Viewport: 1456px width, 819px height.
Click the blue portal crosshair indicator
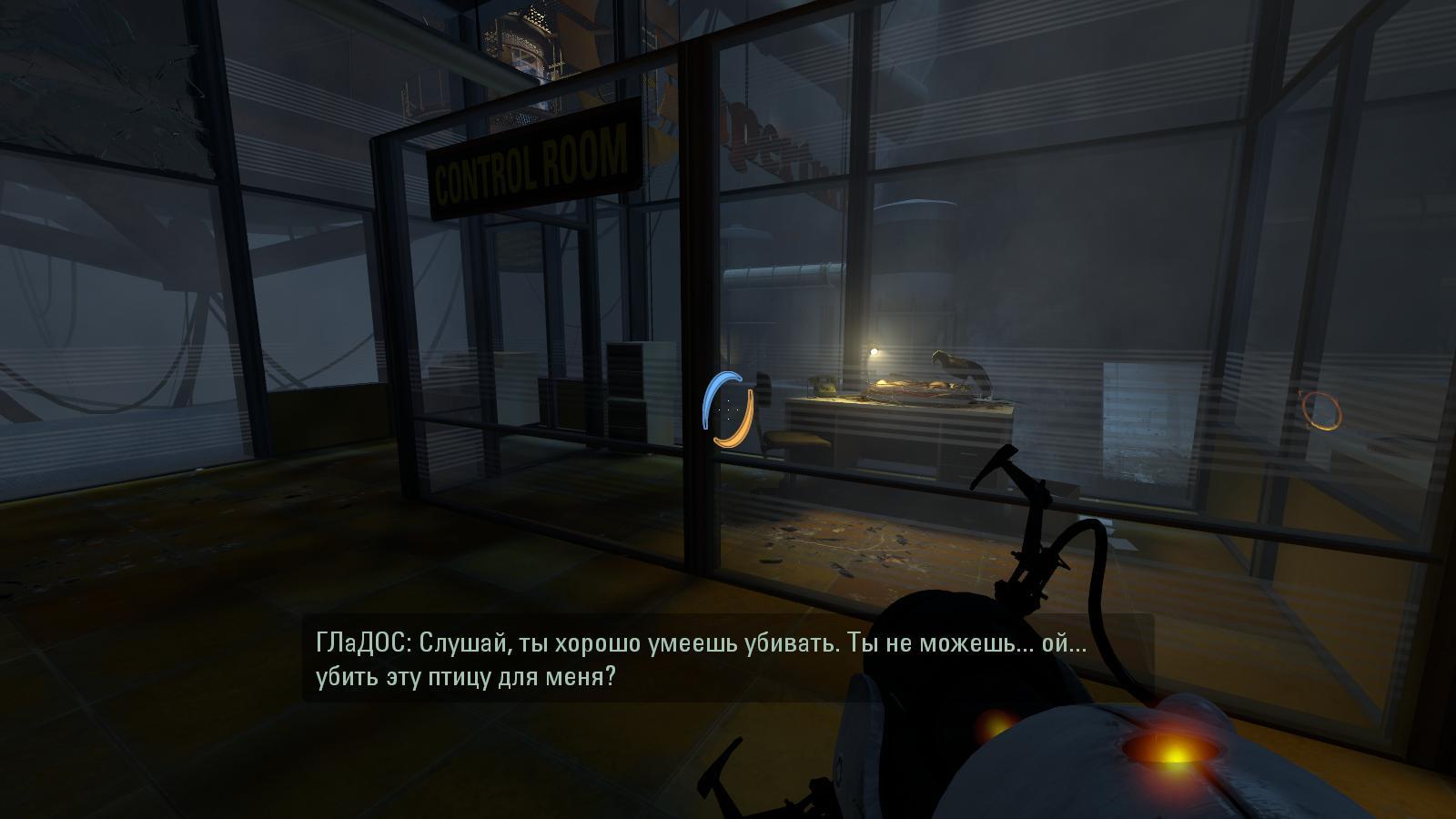click(x=718, y=400)
